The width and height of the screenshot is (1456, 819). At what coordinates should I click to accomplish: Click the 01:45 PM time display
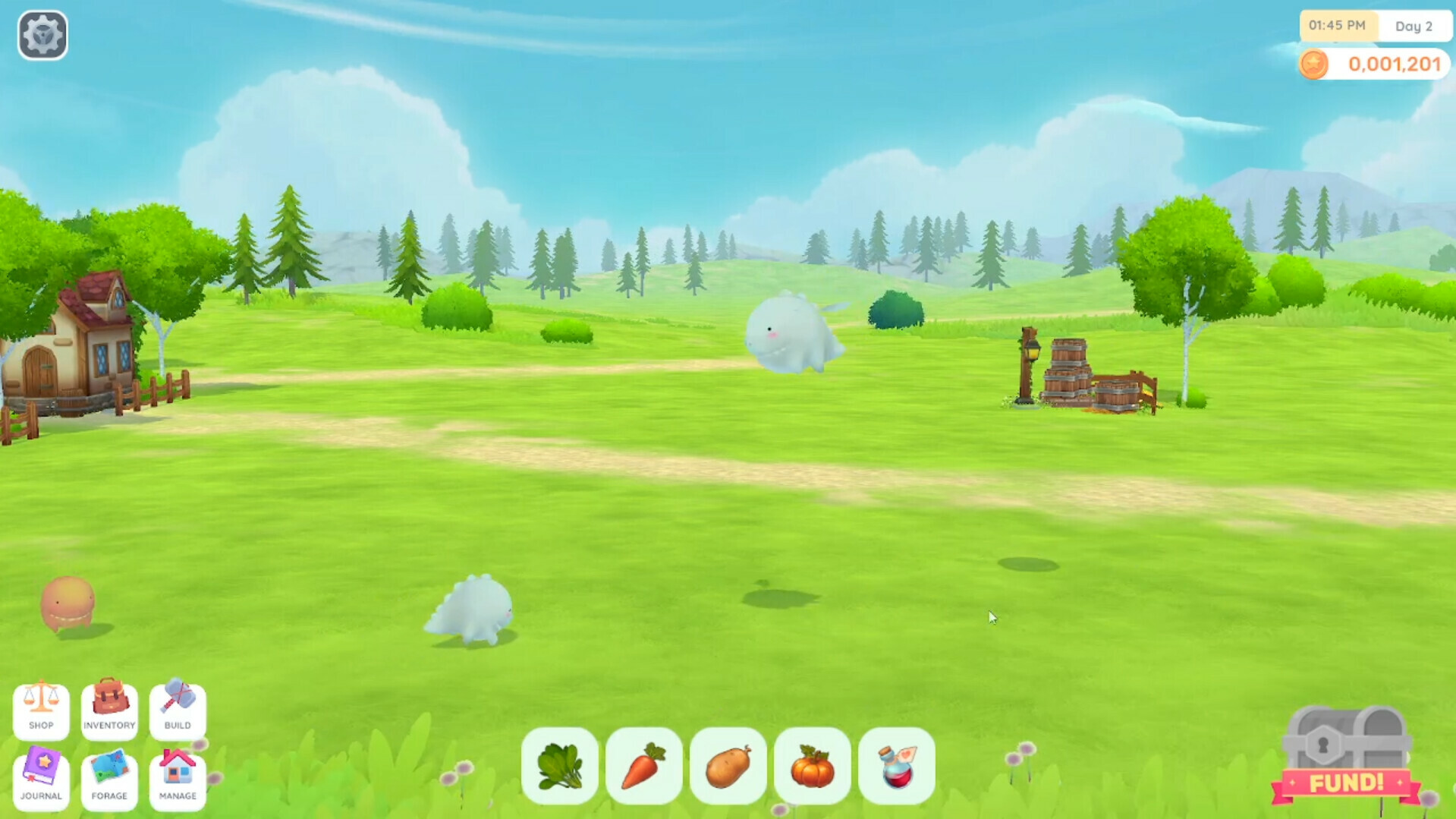coord(1338,26)
